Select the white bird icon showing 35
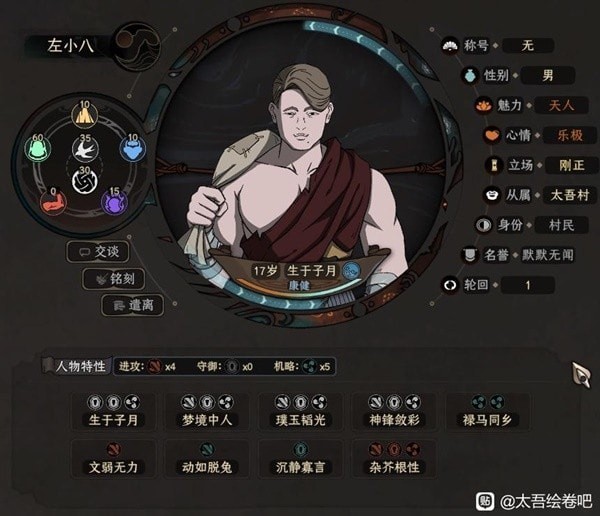Image resolution: width=600 pixels, height=516 pixels. click(84, 150)
